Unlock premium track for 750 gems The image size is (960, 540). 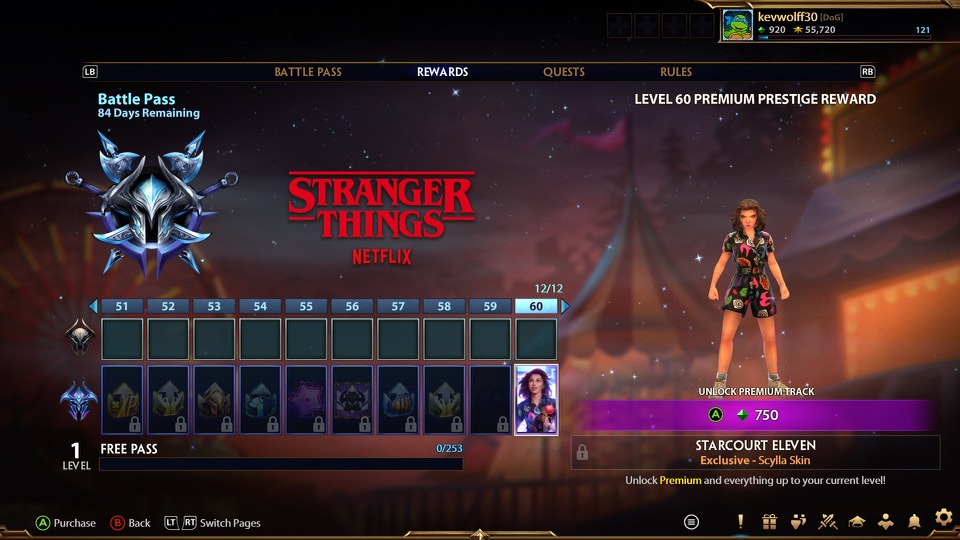[756, 415]
